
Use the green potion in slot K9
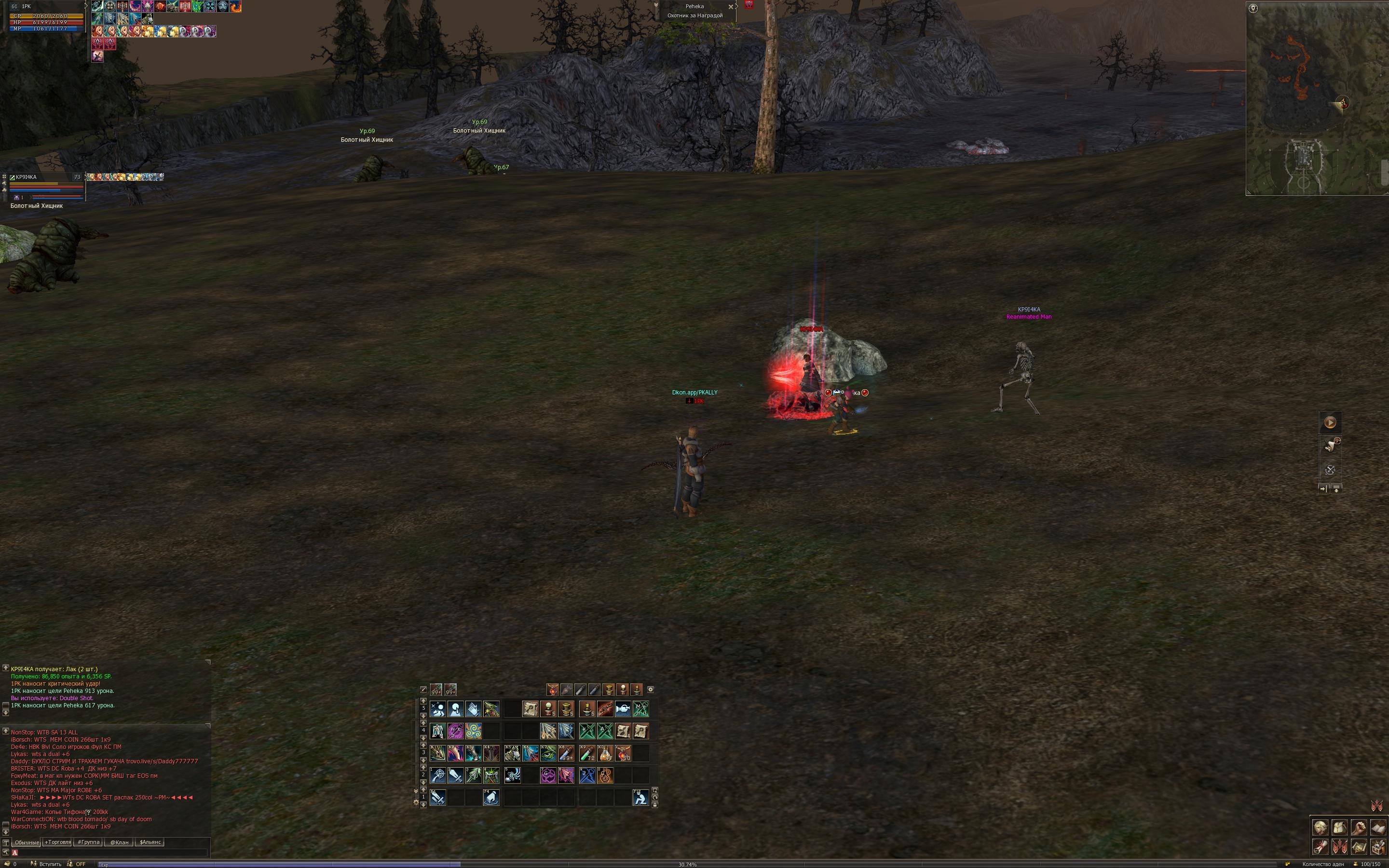587,753
